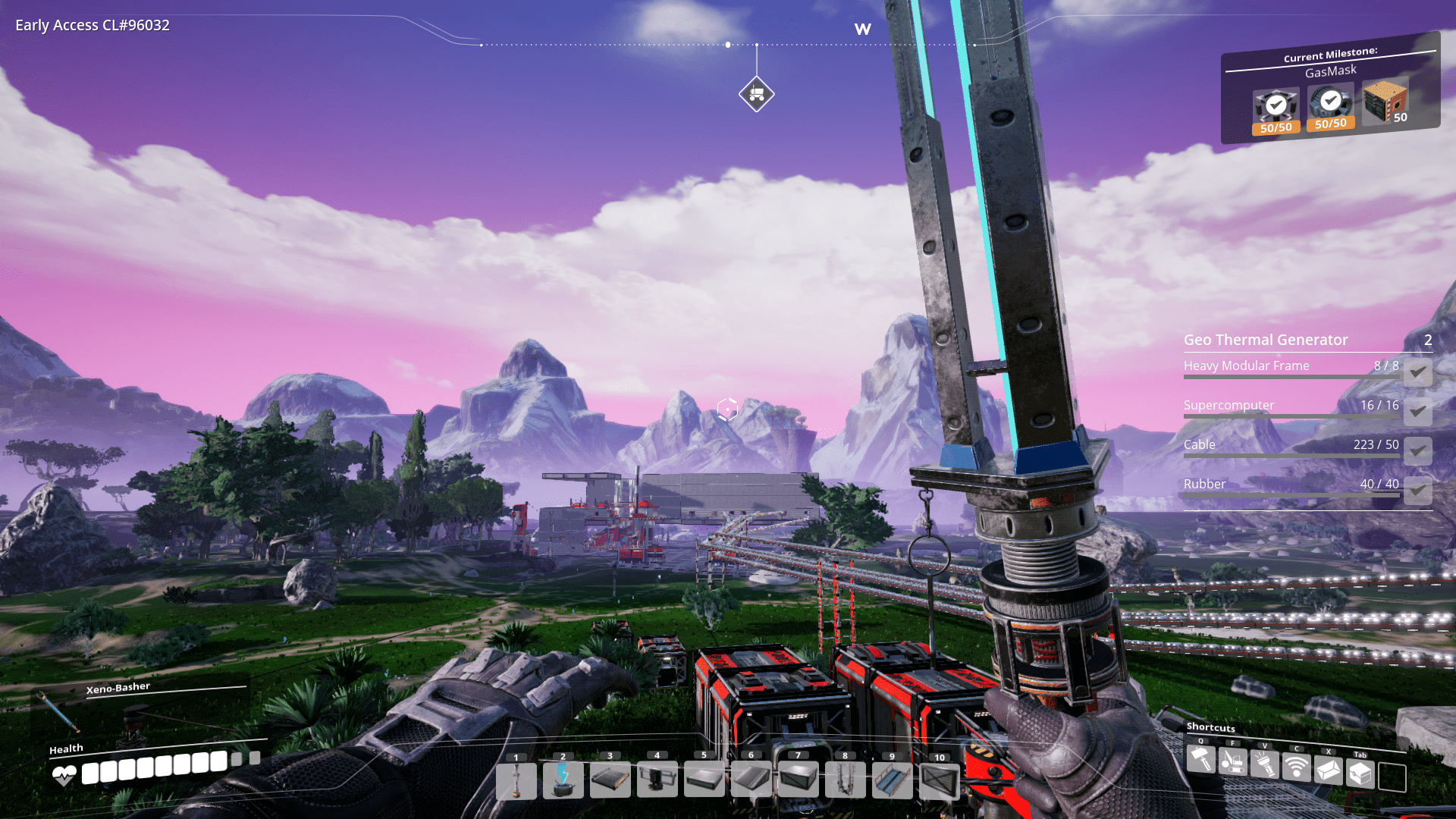Image resolution: width=1456 pixels, height=819 pixels.
Task: Select the catwalk in hotbar slot 9
Action: (893, 780)
